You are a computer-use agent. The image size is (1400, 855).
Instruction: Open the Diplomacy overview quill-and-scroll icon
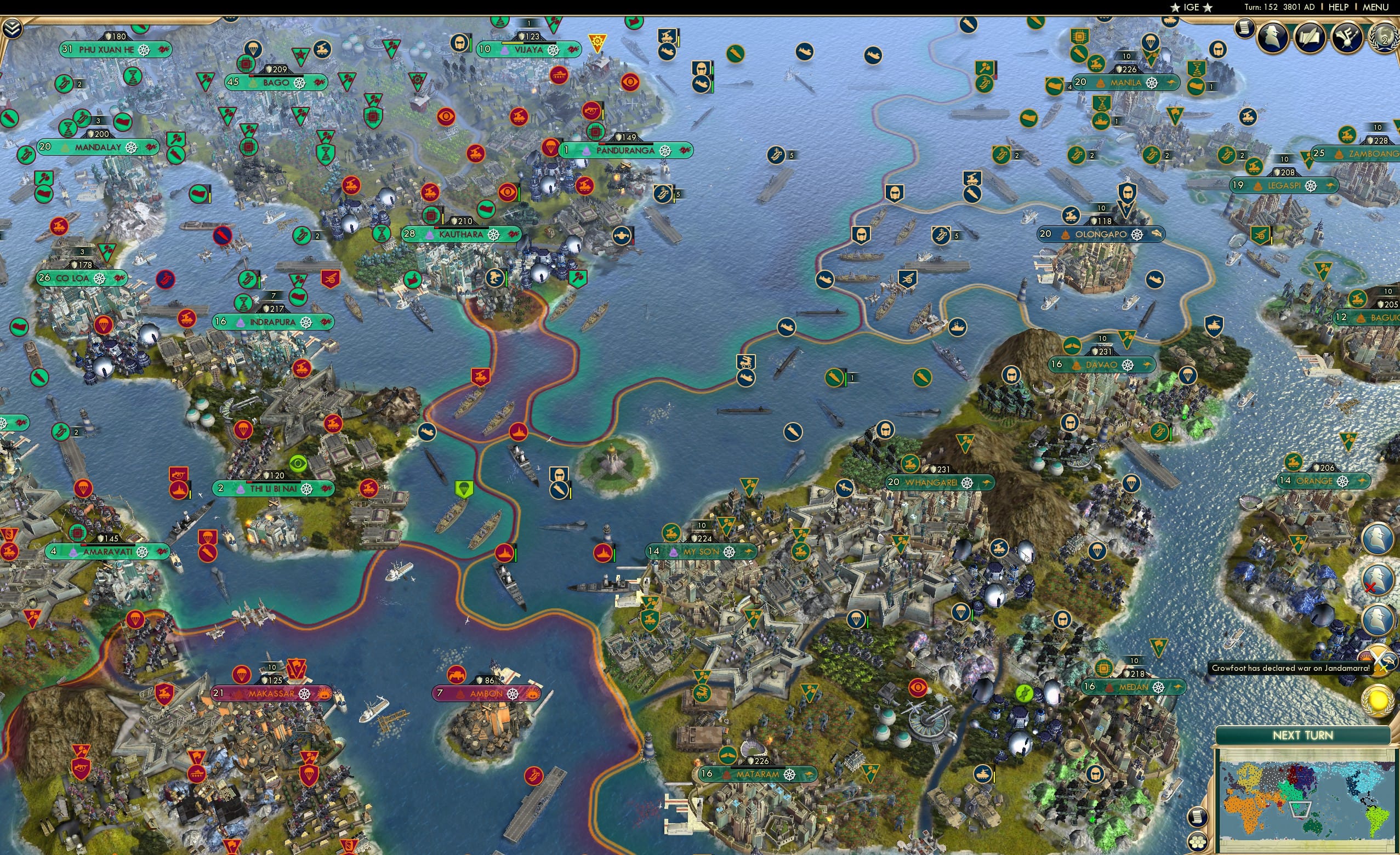(x=1310, y=38)
